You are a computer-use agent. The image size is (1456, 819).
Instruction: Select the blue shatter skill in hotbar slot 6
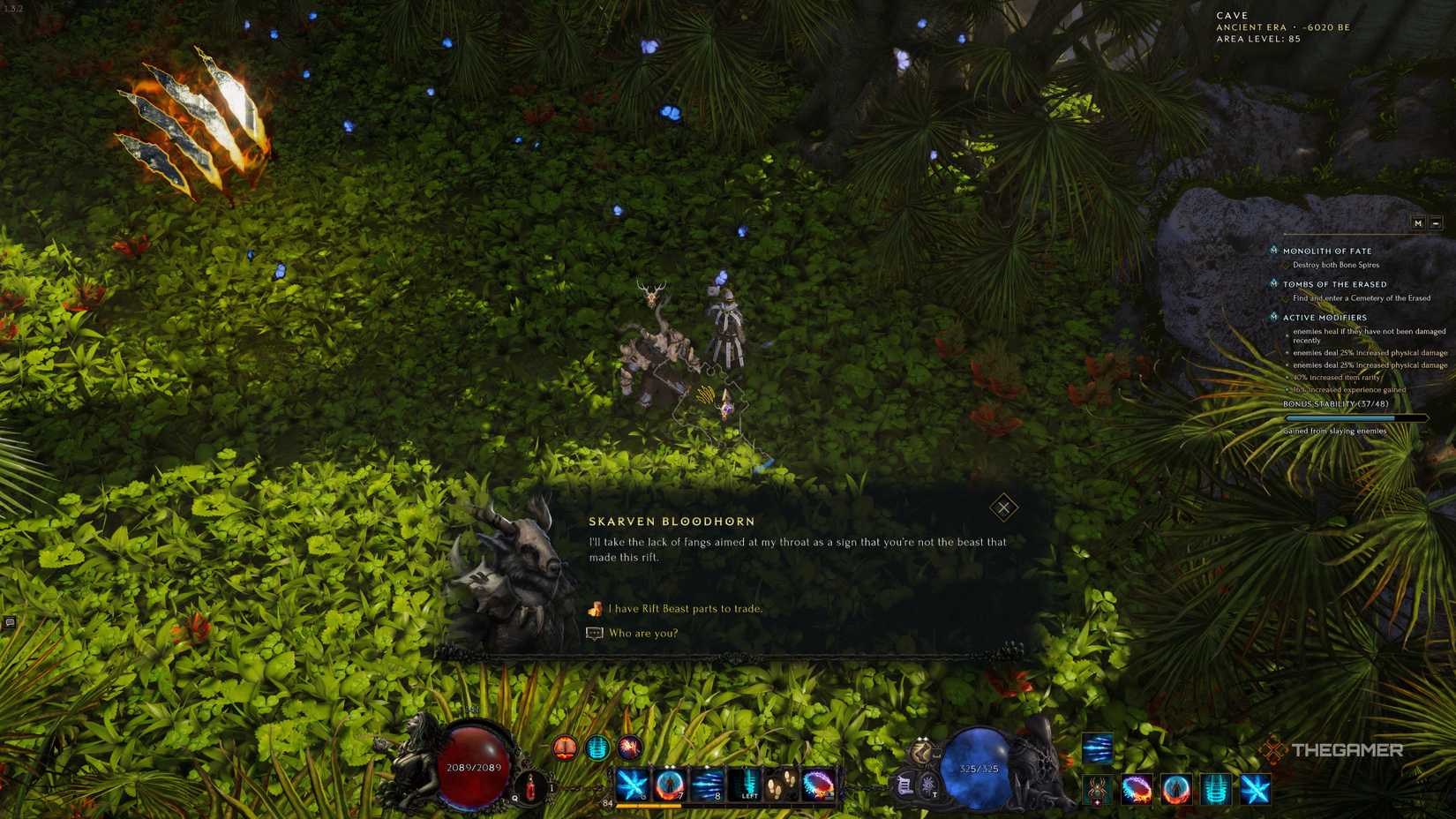tap(631, 784)
